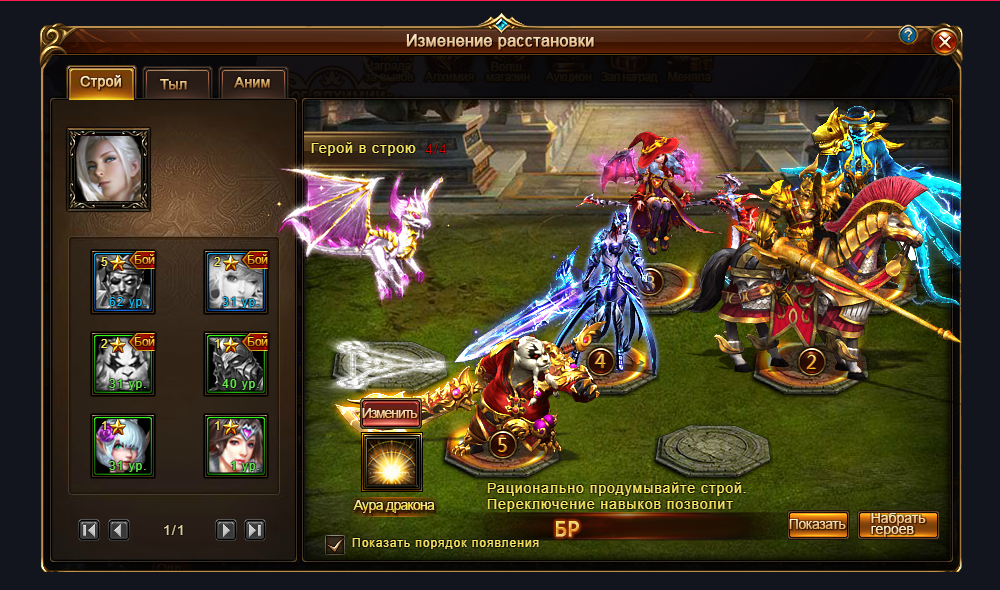Select the level 1 brown-haired heroine
Image resolution: width=1000 pixels, height=590 pixels.
coord(236,446)
